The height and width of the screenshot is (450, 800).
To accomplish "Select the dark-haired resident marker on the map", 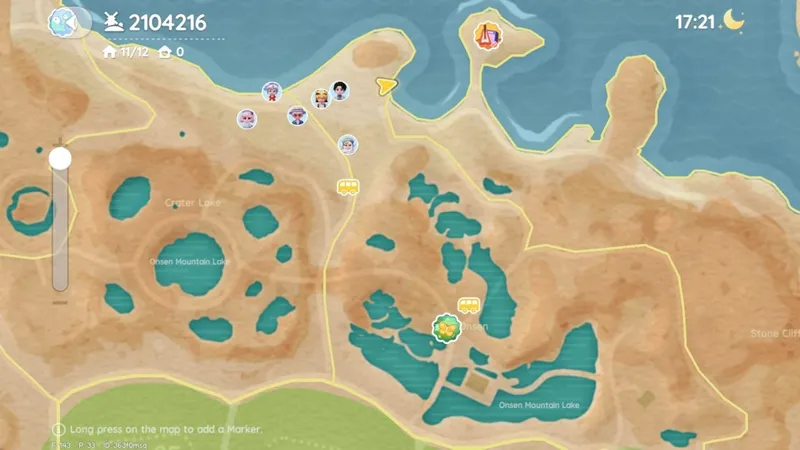I will coord(340,91).
